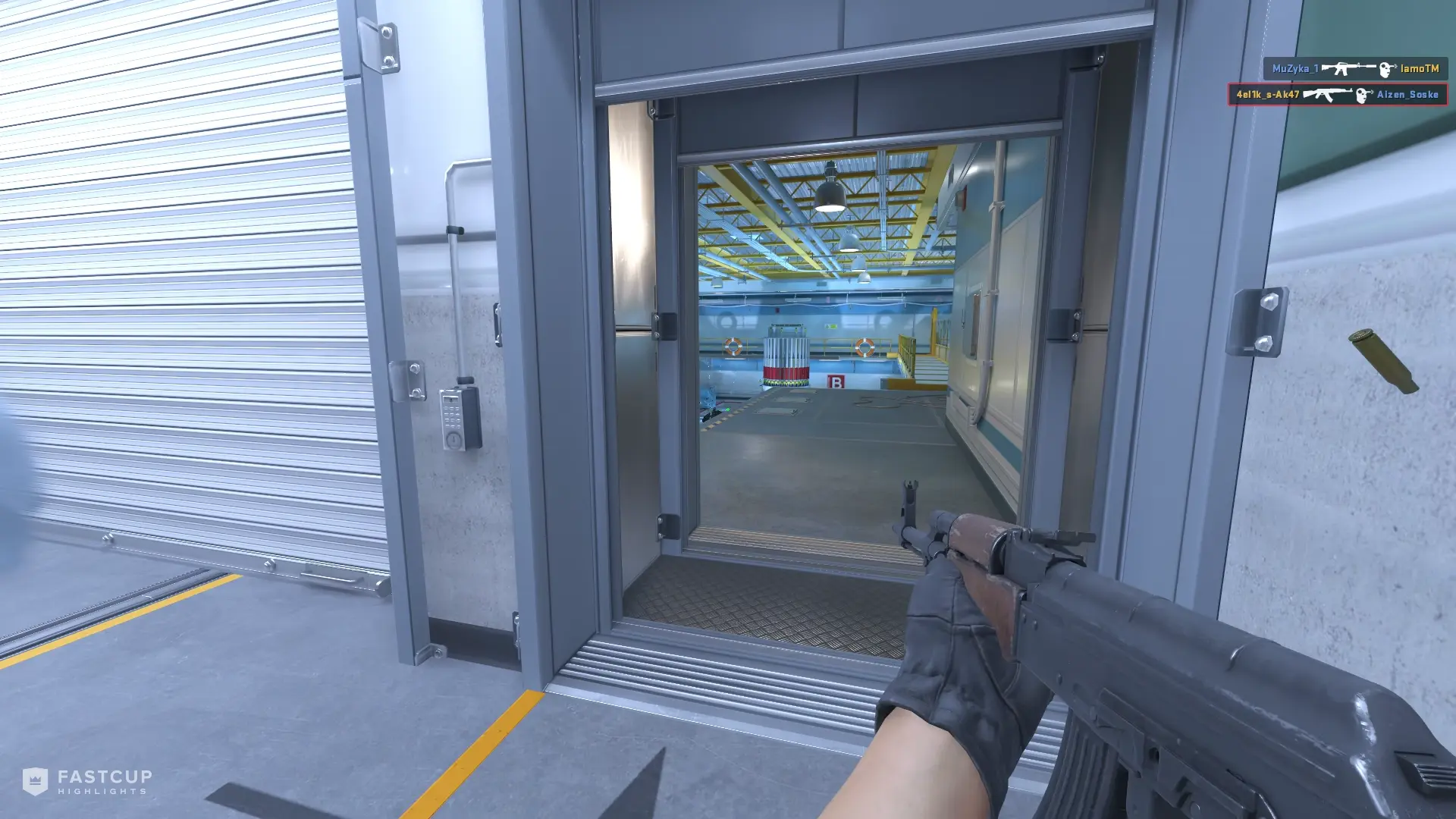This screenshot has width=1456, height=819.
Task: Click victim name Aizen_Soske in the highlighted entry
Action: click(1407, 96)
